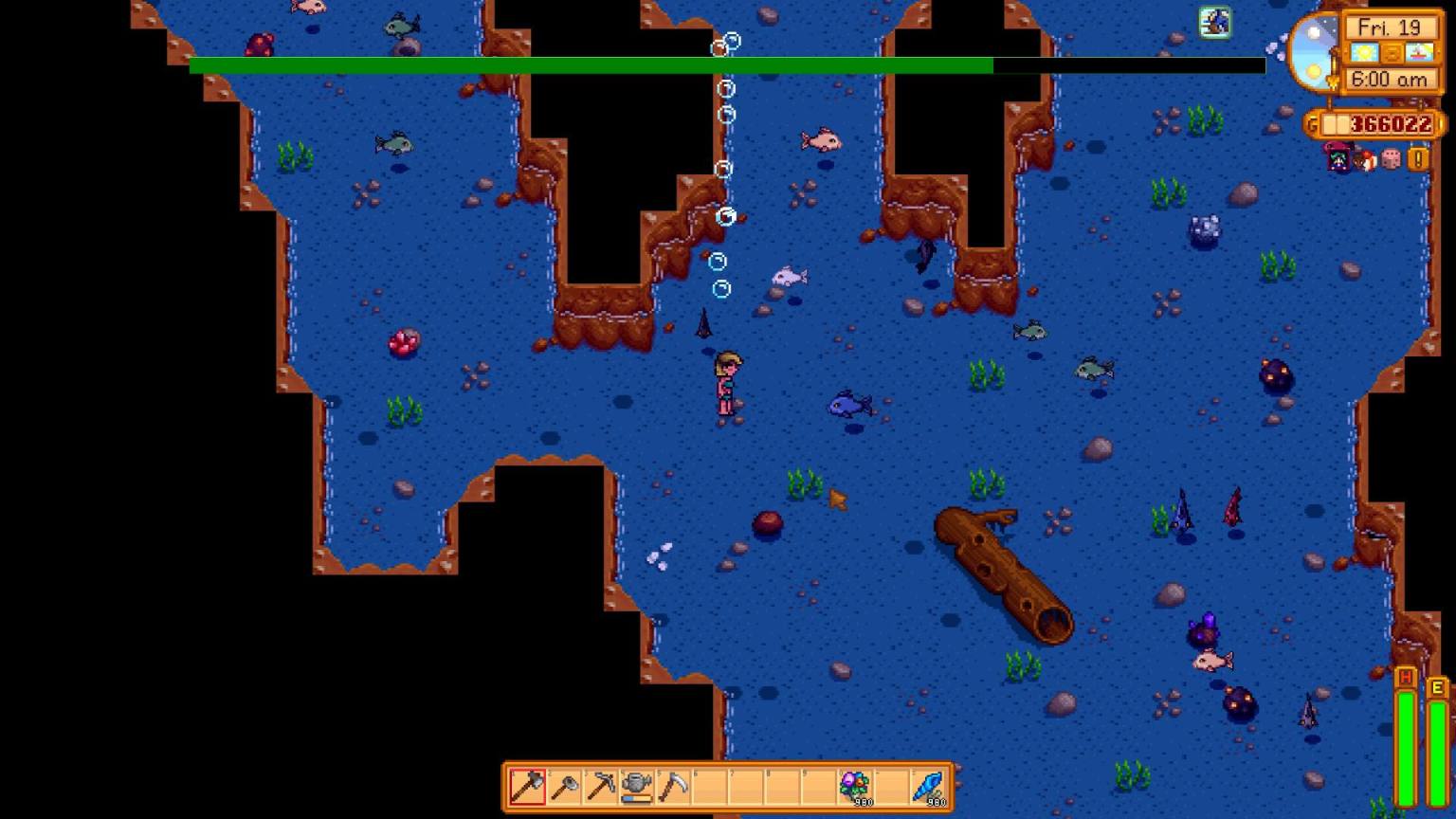
Task: Click the clock showing 6:00 am
Action: [x=1390, y=80]
